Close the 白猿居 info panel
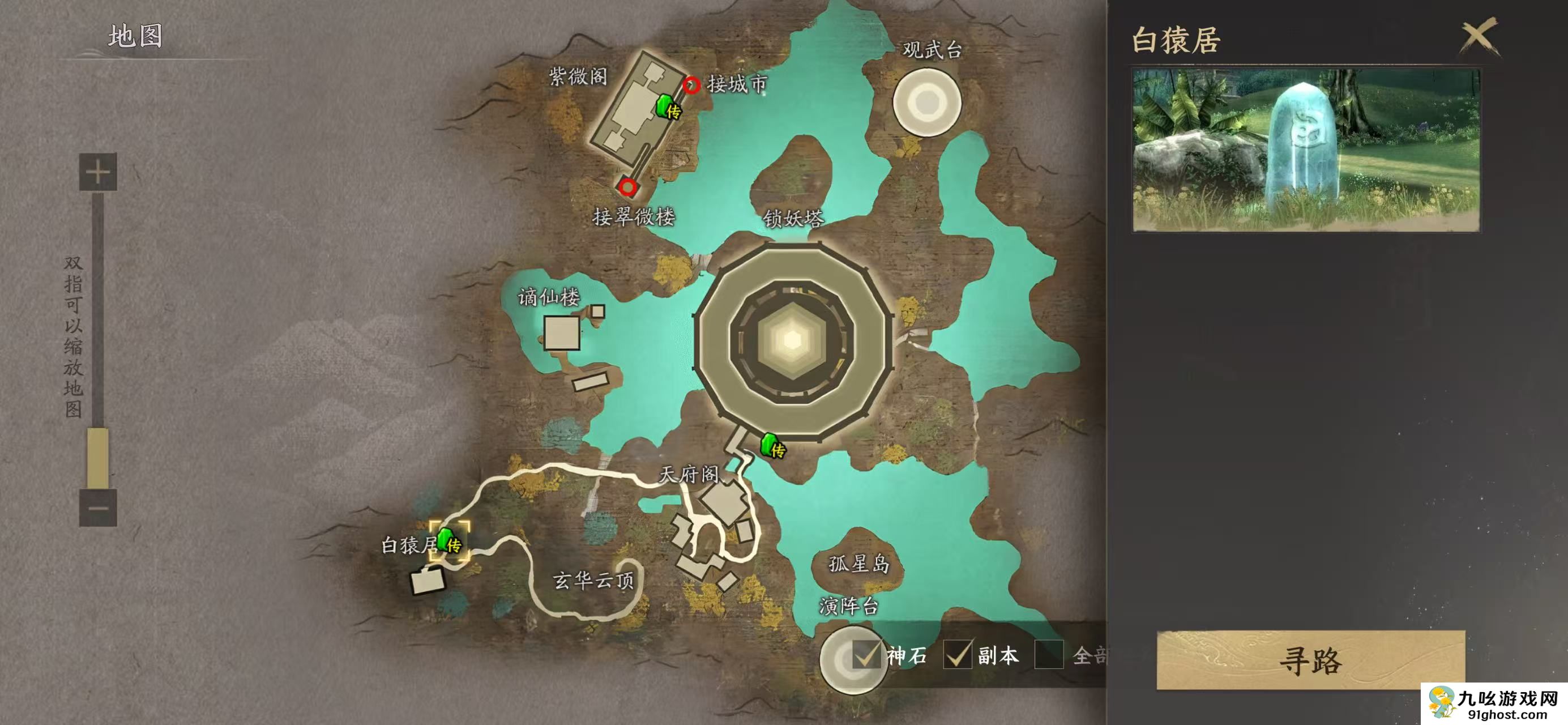This screenshot has width=1568, height=725. [x=1479, y=38]
